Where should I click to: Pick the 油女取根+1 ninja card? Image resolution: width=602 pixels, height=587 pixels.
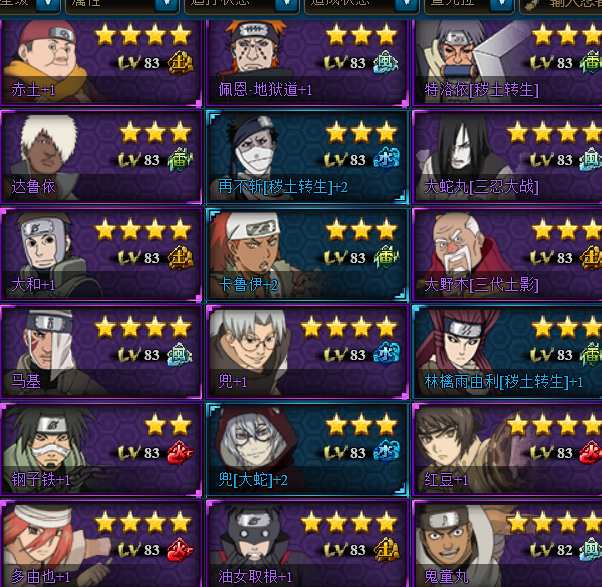[x=306, y=545]
